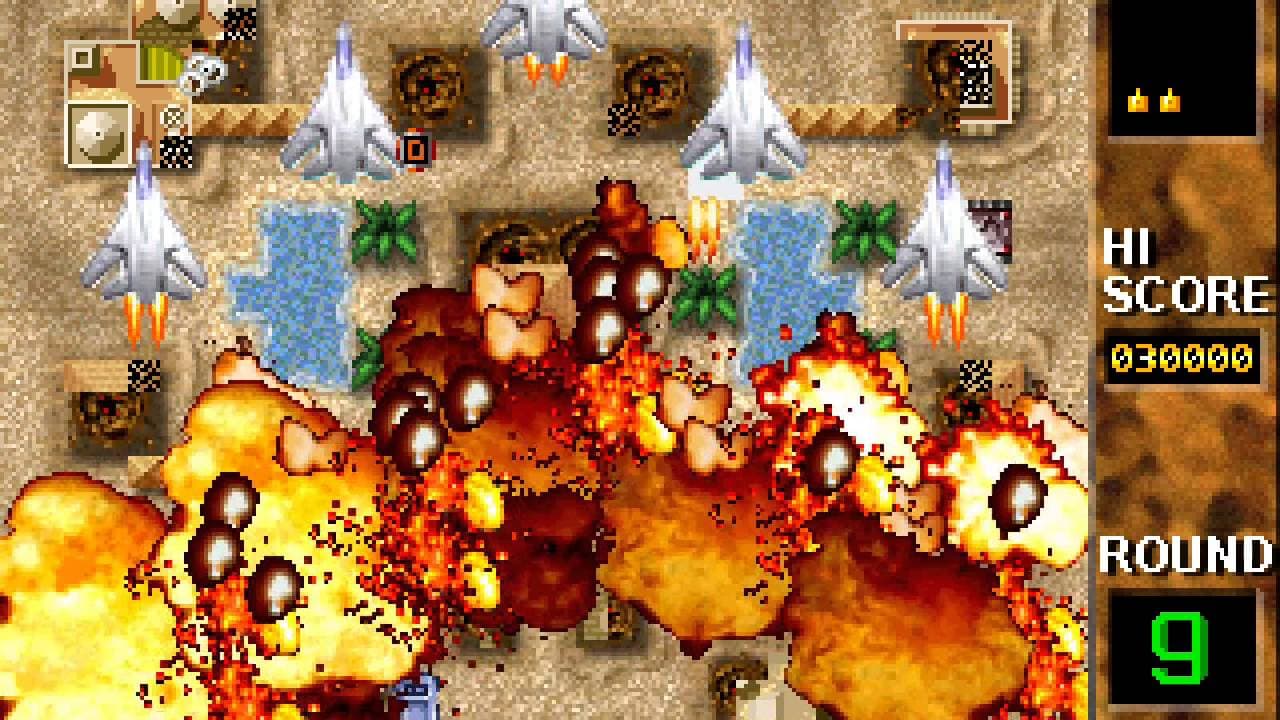Select the green palm plant near the left water pool
The height and width of the screenshot is (720, 1280).
coord(385,230)
